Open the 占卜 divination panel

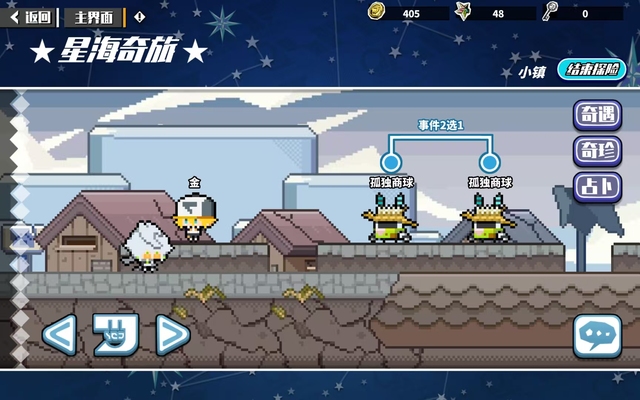(x=597, y=187)
